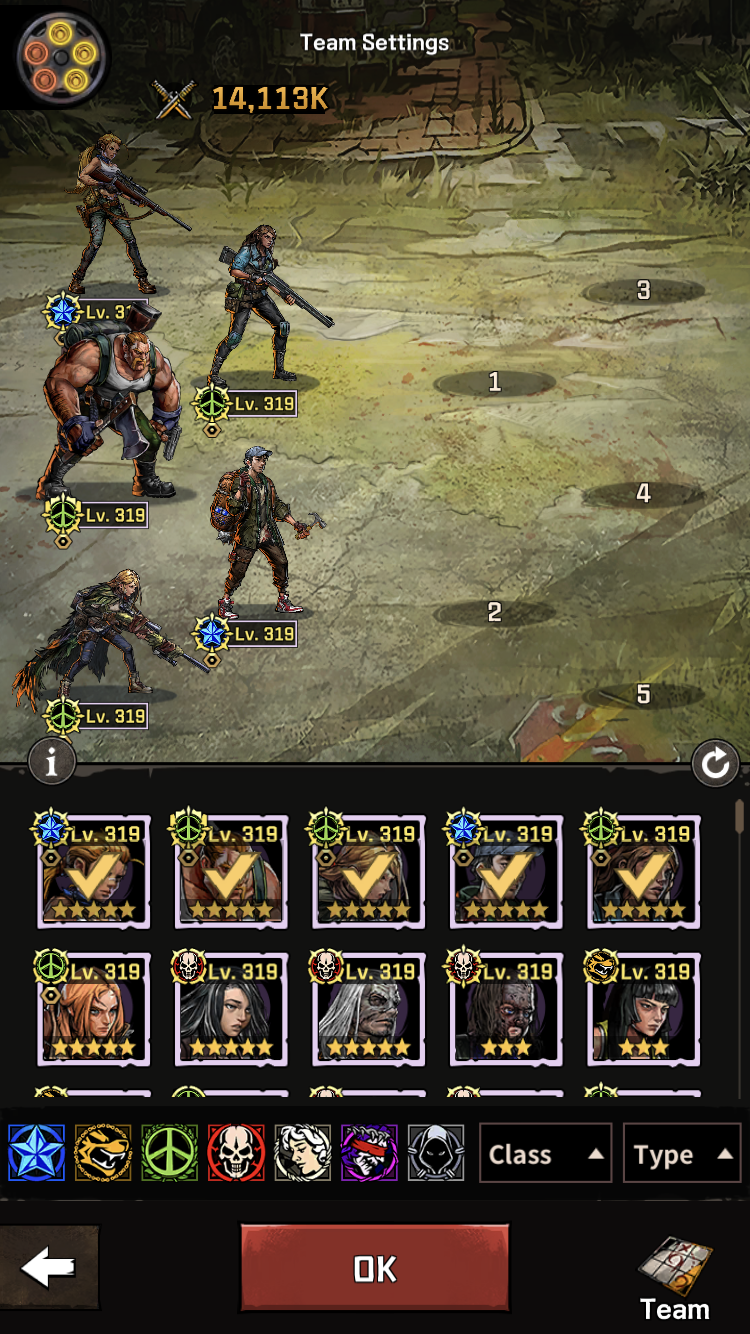
Task: Filter heroes by the green peace faction
Action: coord(170,1153)
